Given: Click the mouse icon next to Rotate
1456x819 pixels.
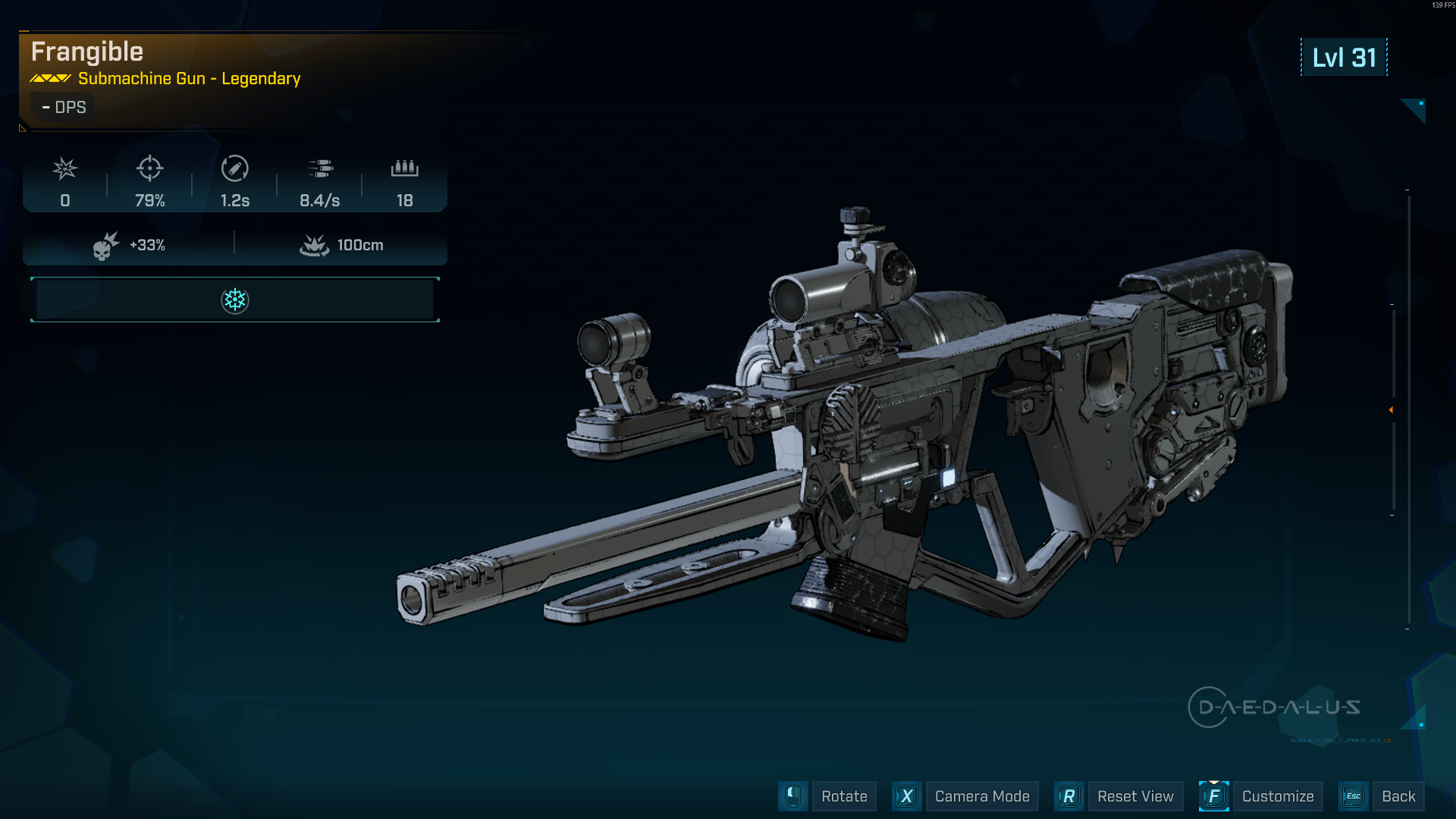Looking at the screenshot, I should tap(793, 796).
